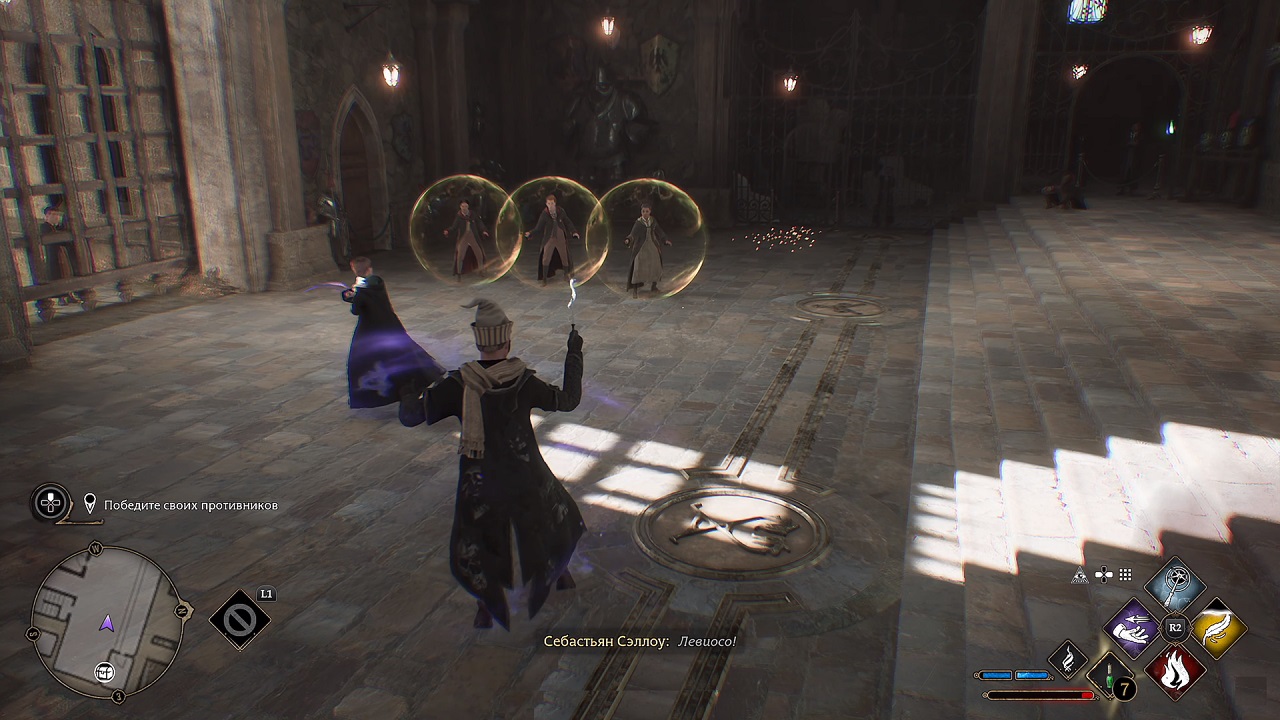Use the red Incendio fire spell
Image resolution: width=1280 pixels, height=720 pixels.
(x=1175, y=671)
